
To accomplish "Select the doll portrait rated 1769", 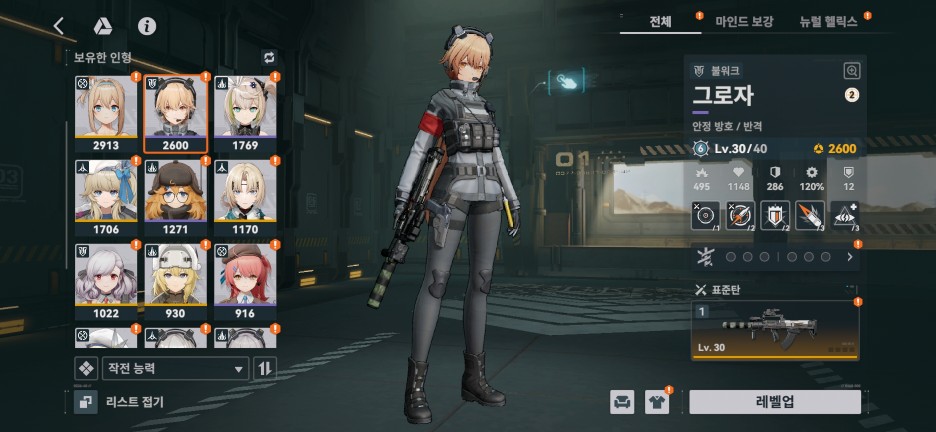I will [x=244, y=111].
